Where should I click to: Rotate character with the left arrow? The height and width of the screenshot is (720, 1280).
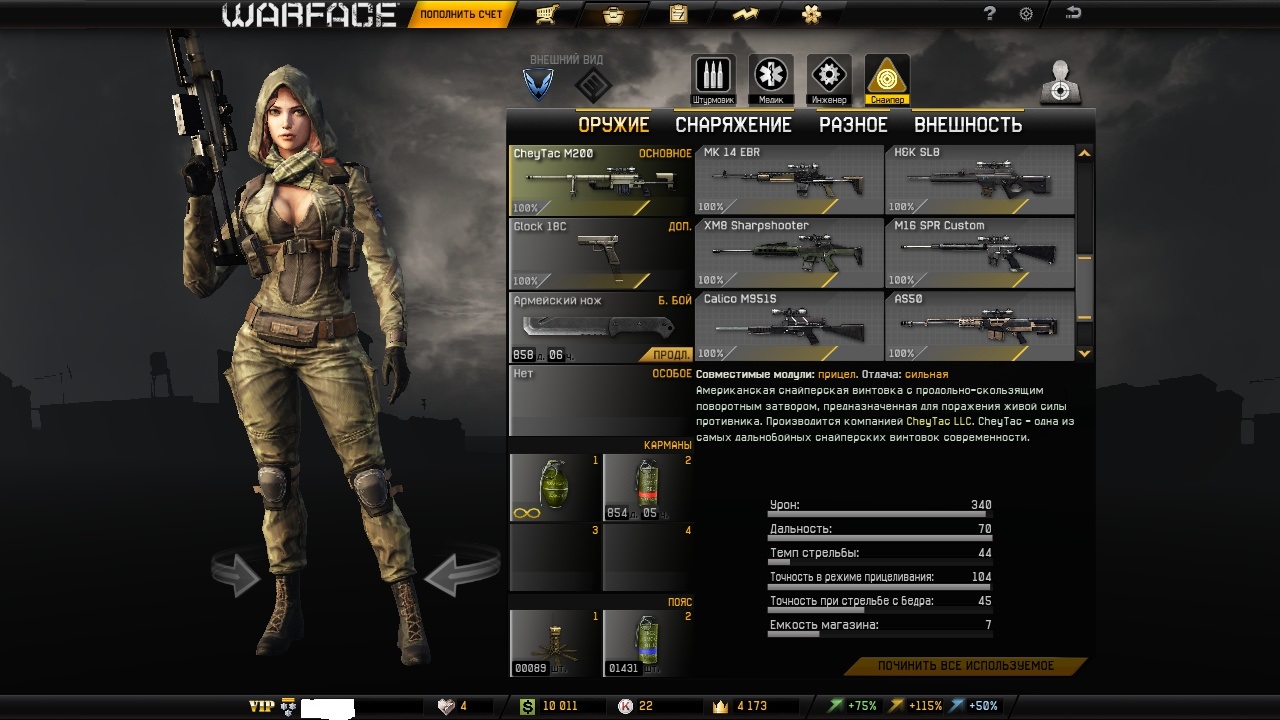[x=236, y=574]
